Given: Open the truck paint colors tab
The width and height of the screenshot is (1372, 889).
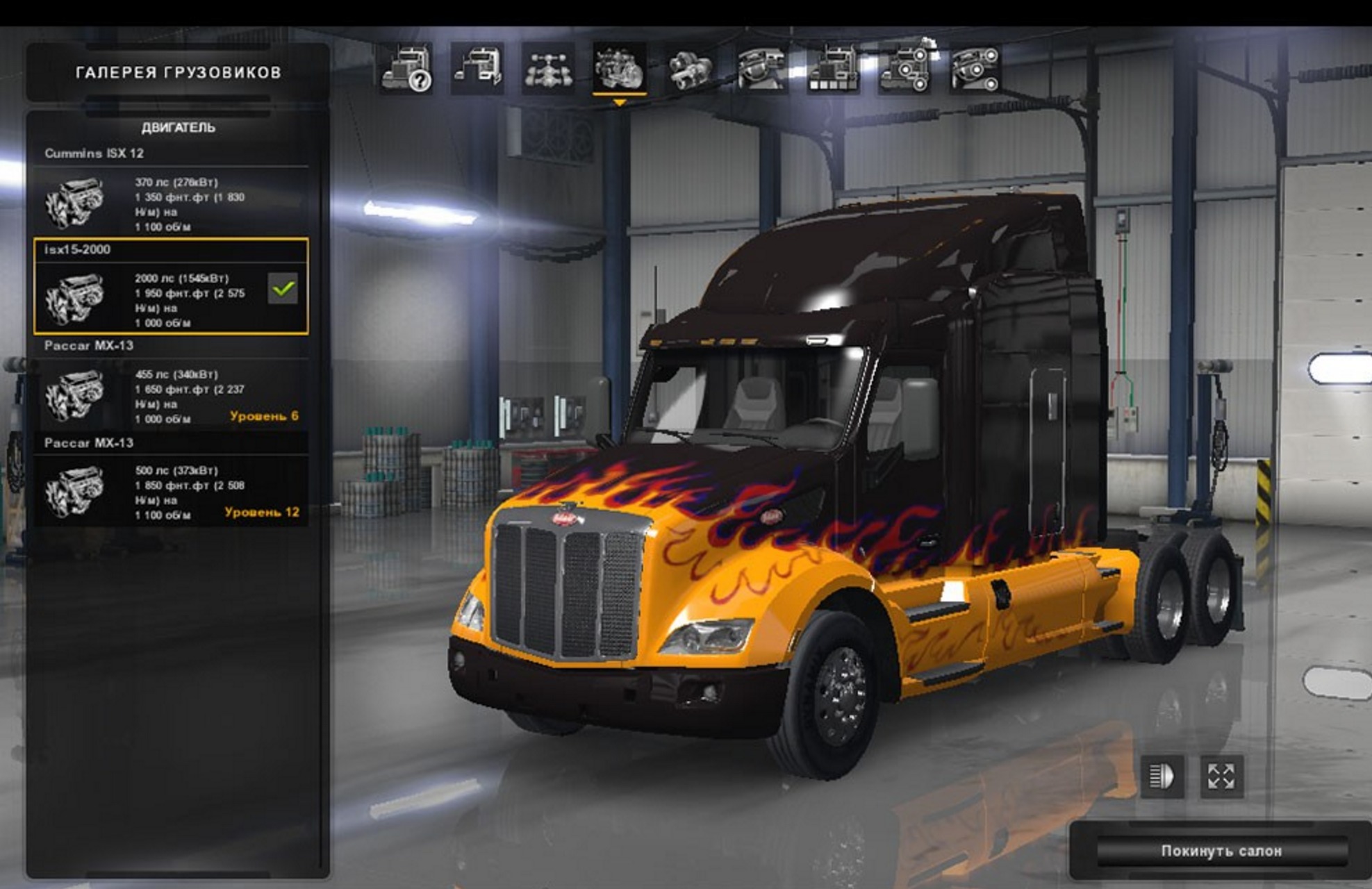Looking at the screenshot, I should tap(833, 69).
